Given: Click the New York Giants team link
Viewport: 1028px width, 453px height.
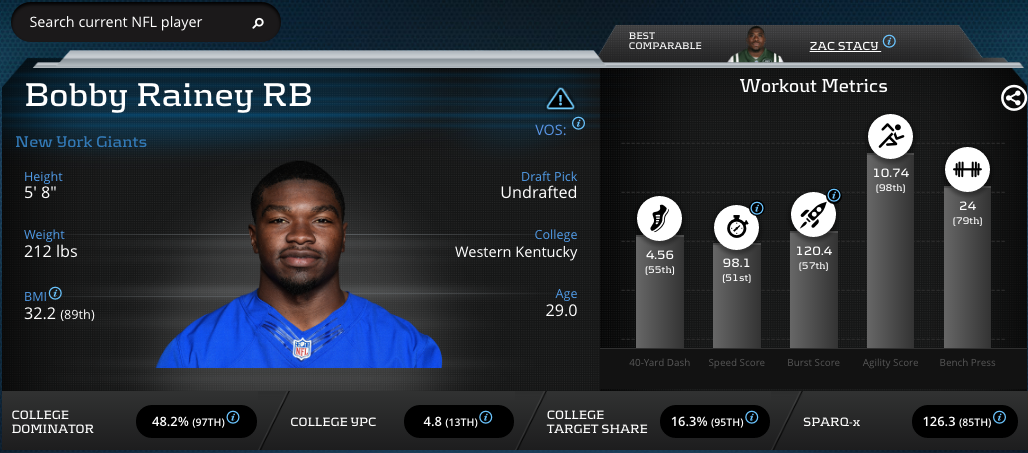Looking at the screenshot, I should 81,142.
